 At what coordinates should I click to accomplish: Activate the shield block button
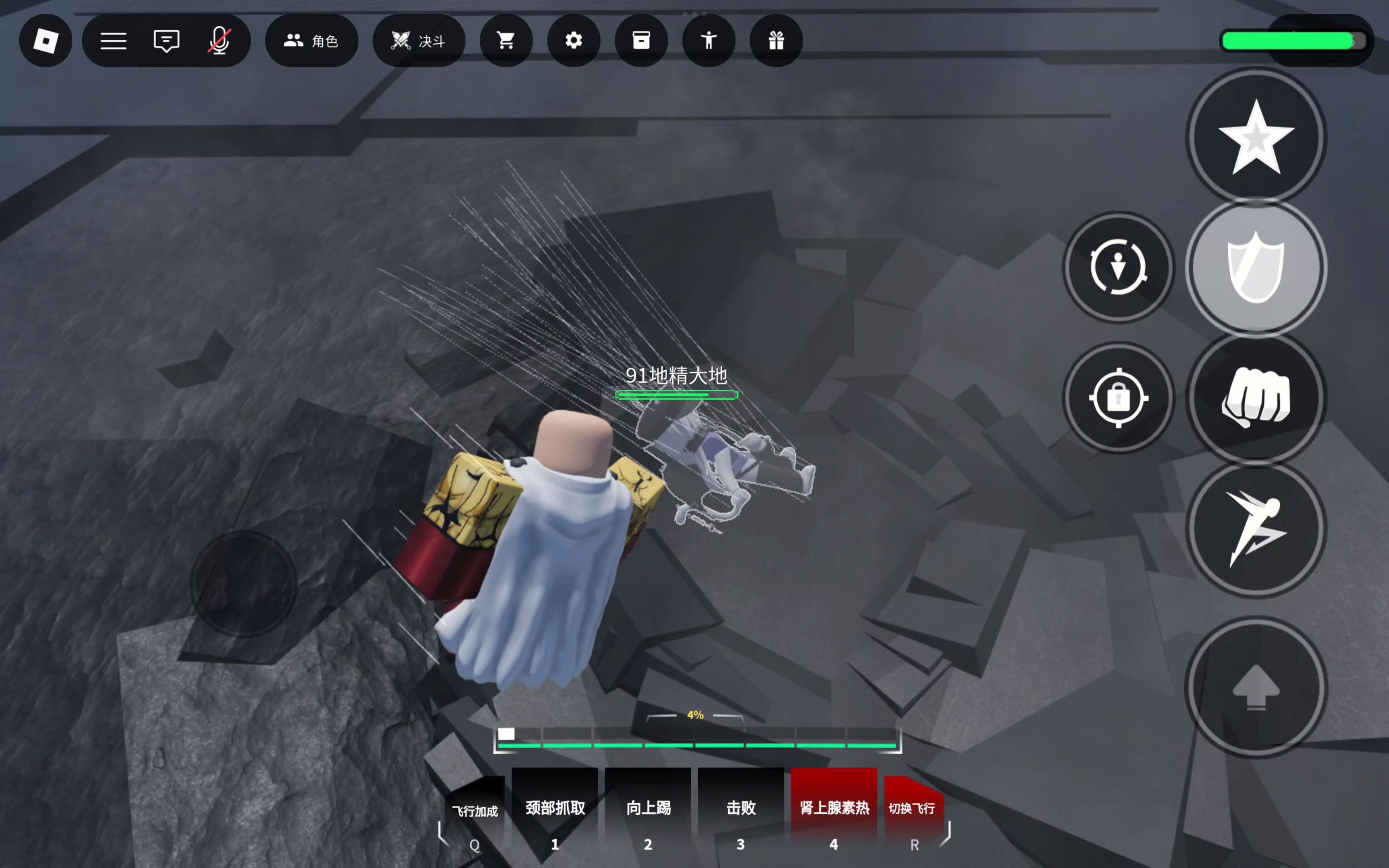point(1256,268)
